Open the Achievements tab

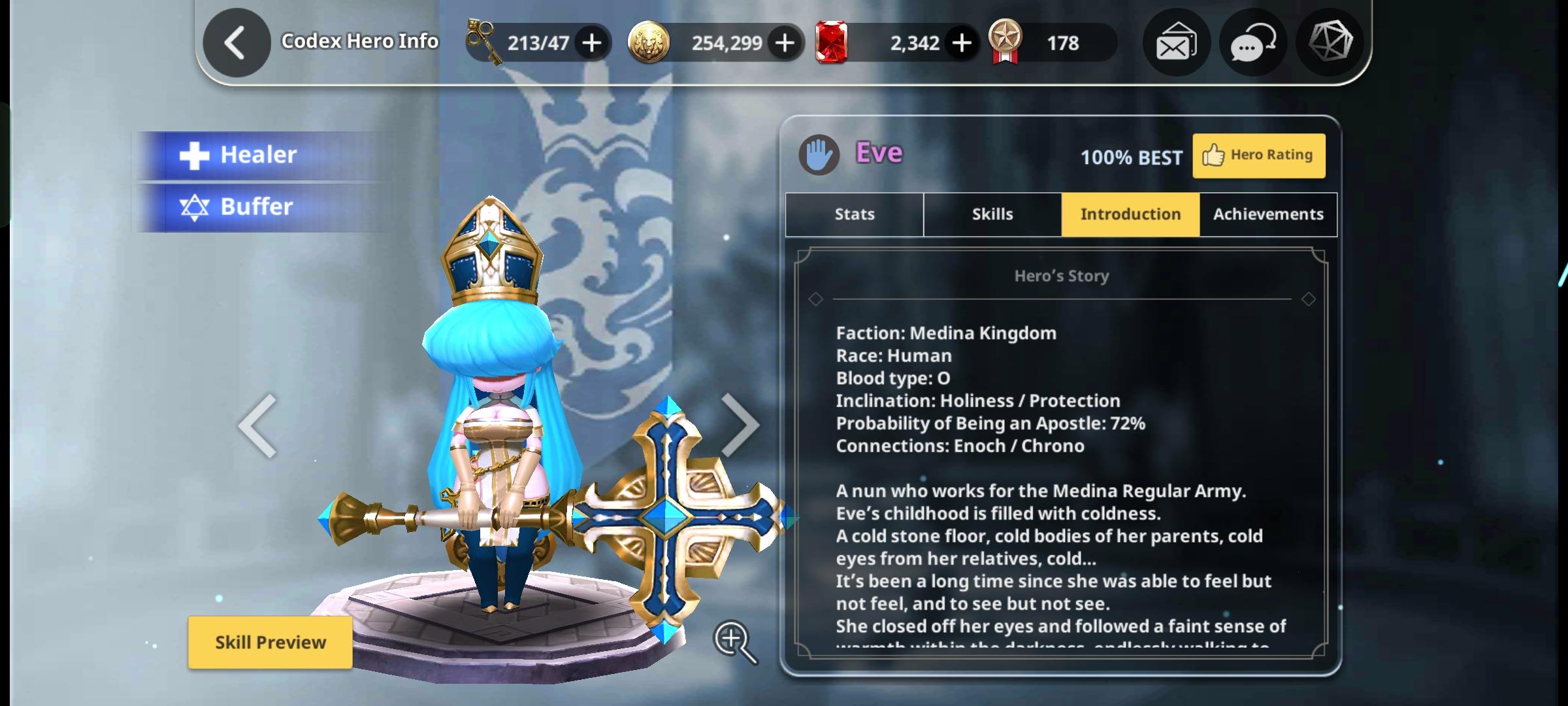pyautogui.click(x=1267, y=214)
